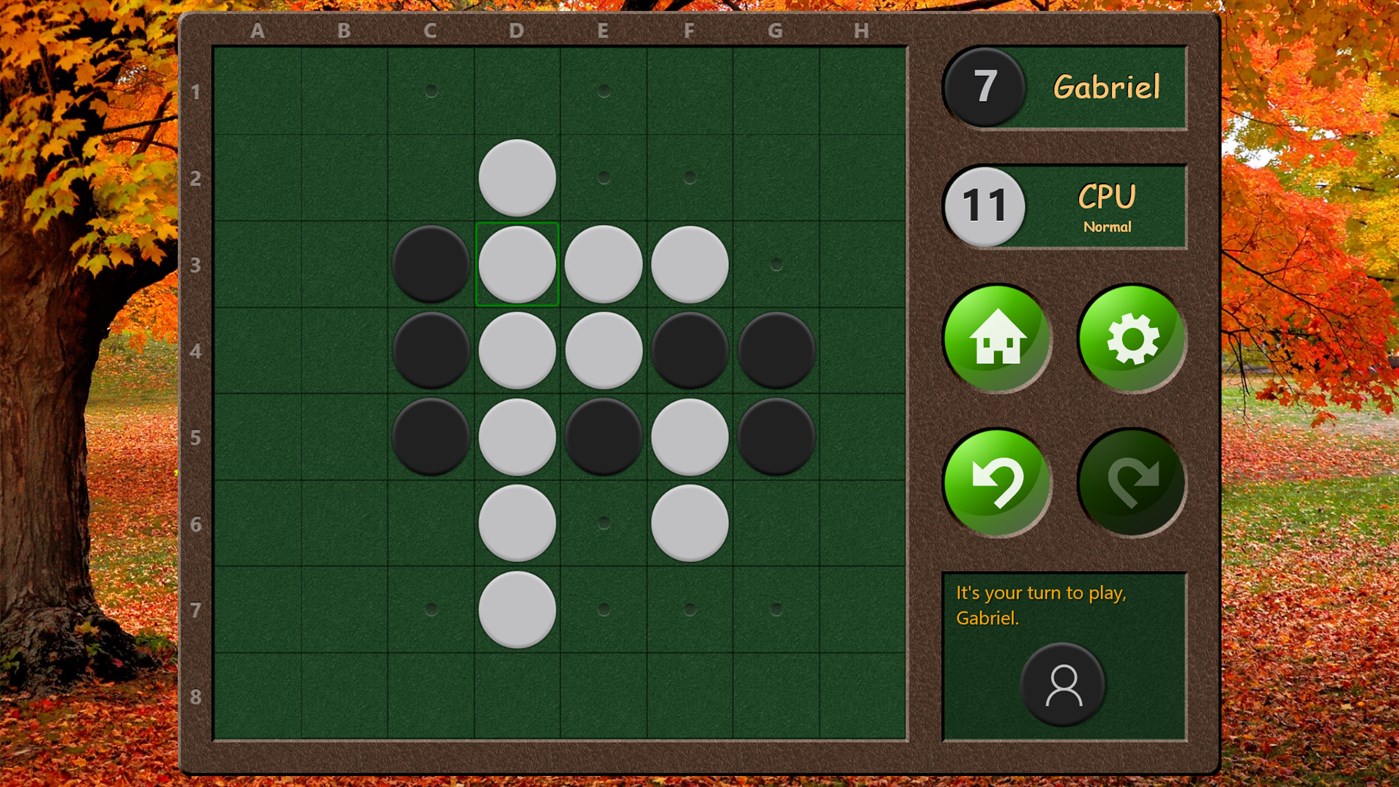
Task: Play the suggested move at G7
Action: [775, 607]
